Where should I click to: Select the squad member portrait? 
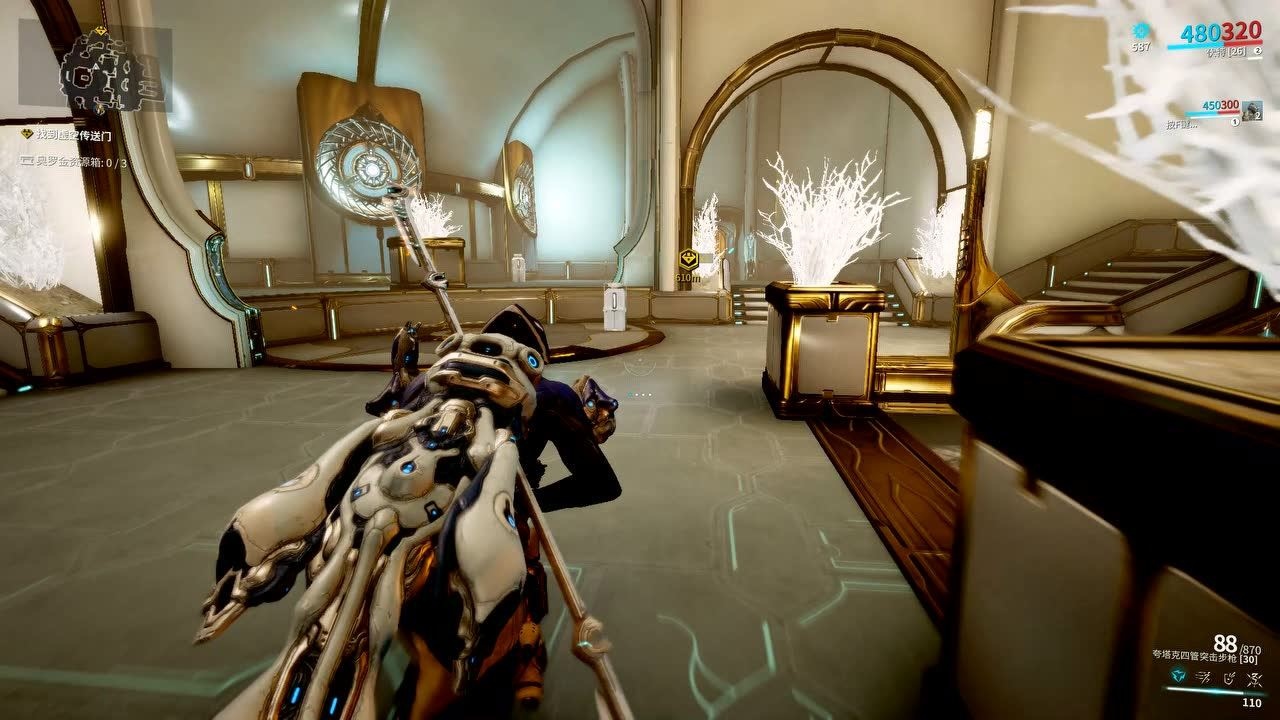click(x=1252, y=109)
